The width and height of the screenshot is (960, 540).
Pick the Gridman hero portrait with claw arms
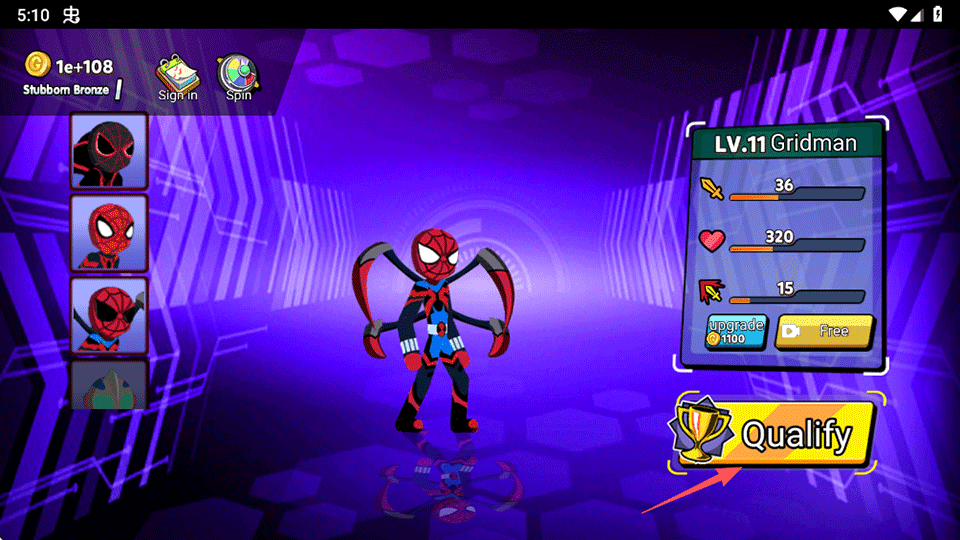pos(109,314)
